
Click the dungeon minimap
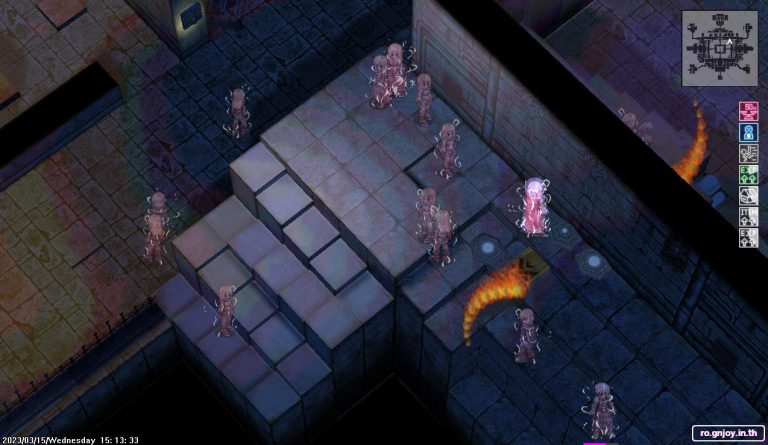click(720, 47)
